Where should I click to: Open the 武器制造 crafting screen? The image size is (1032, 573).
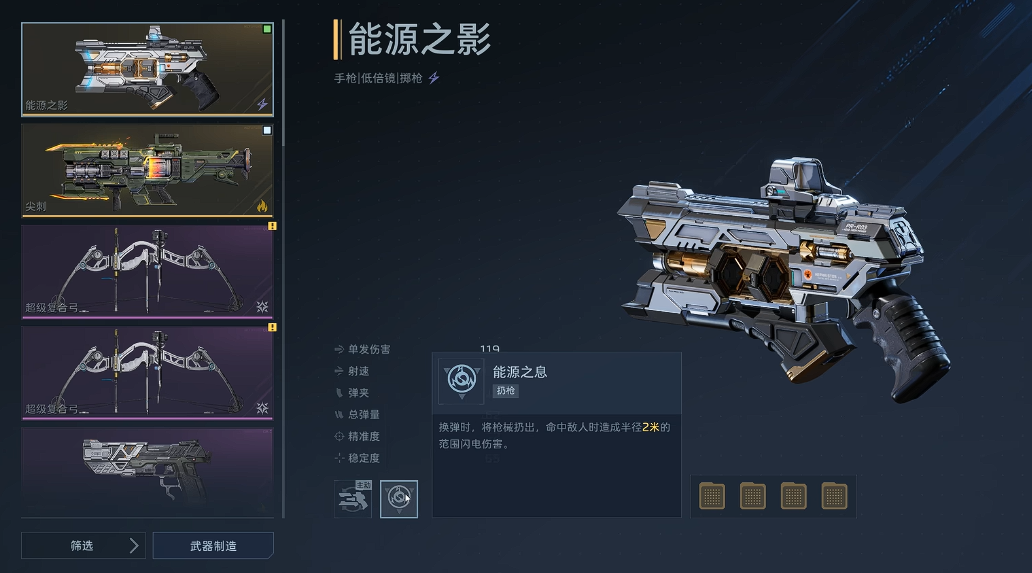213,545
